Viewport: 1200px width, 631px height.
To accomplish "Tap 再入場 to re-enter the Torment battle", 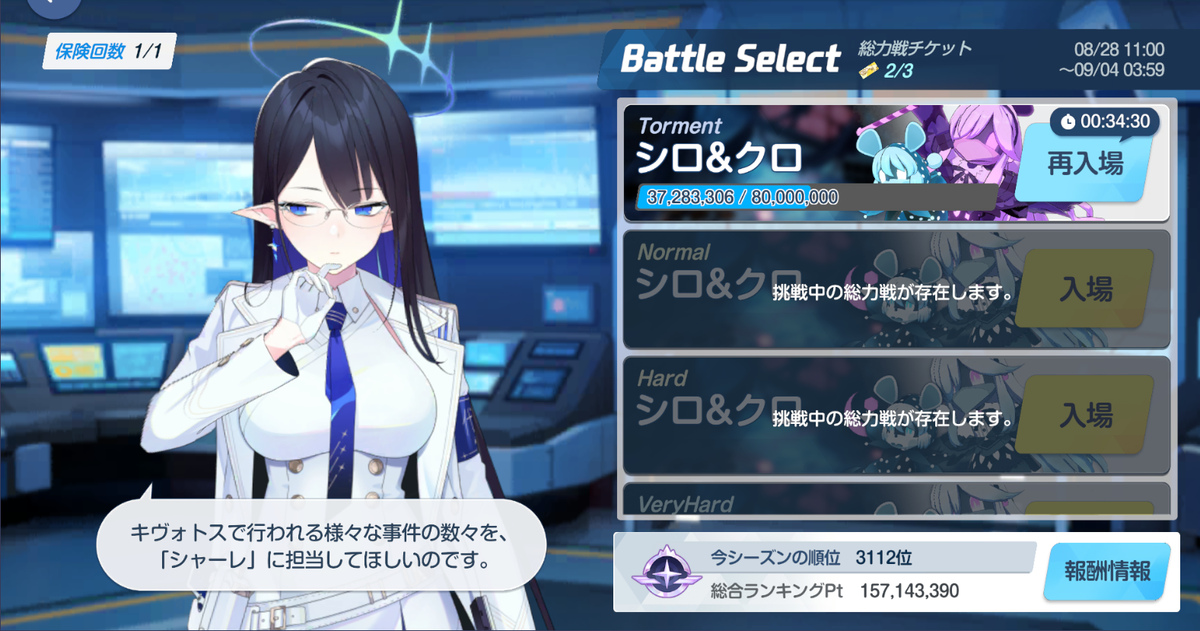I will click(1084, 164).
